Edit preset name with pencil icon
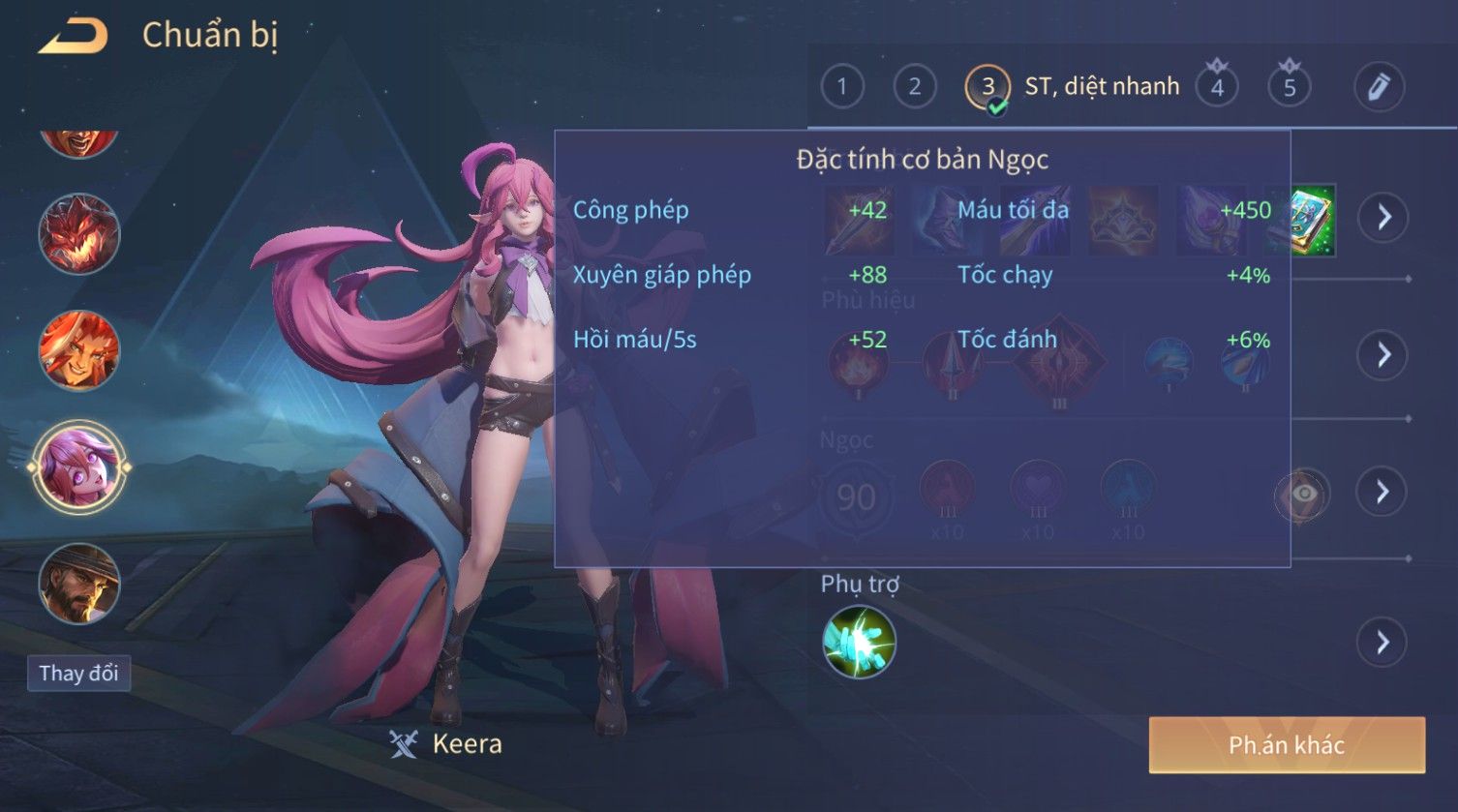The image size is (1458, 812). (1379, 87)
